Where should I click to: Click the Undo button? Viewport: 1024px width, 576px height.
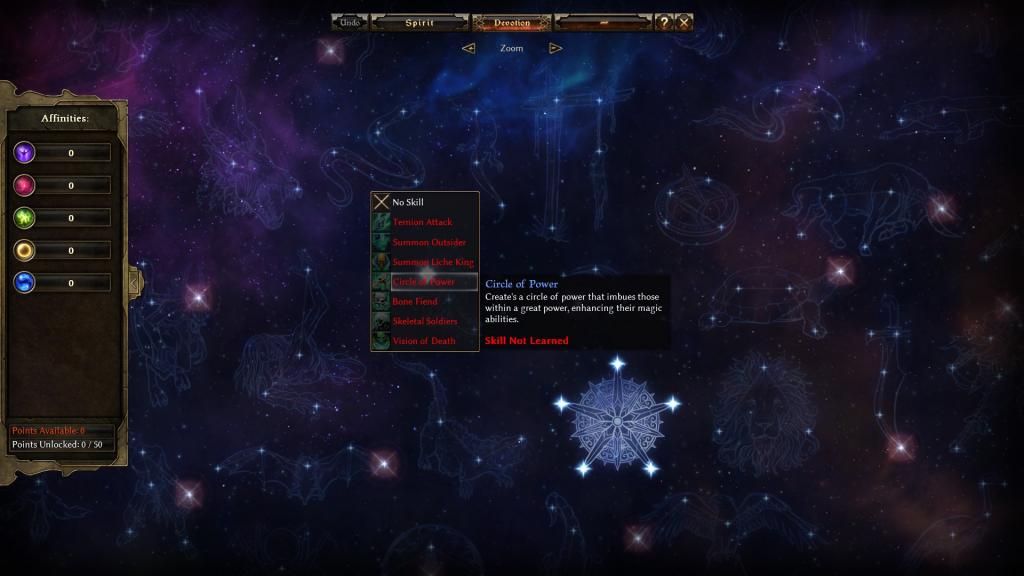[x=350, y=22]
